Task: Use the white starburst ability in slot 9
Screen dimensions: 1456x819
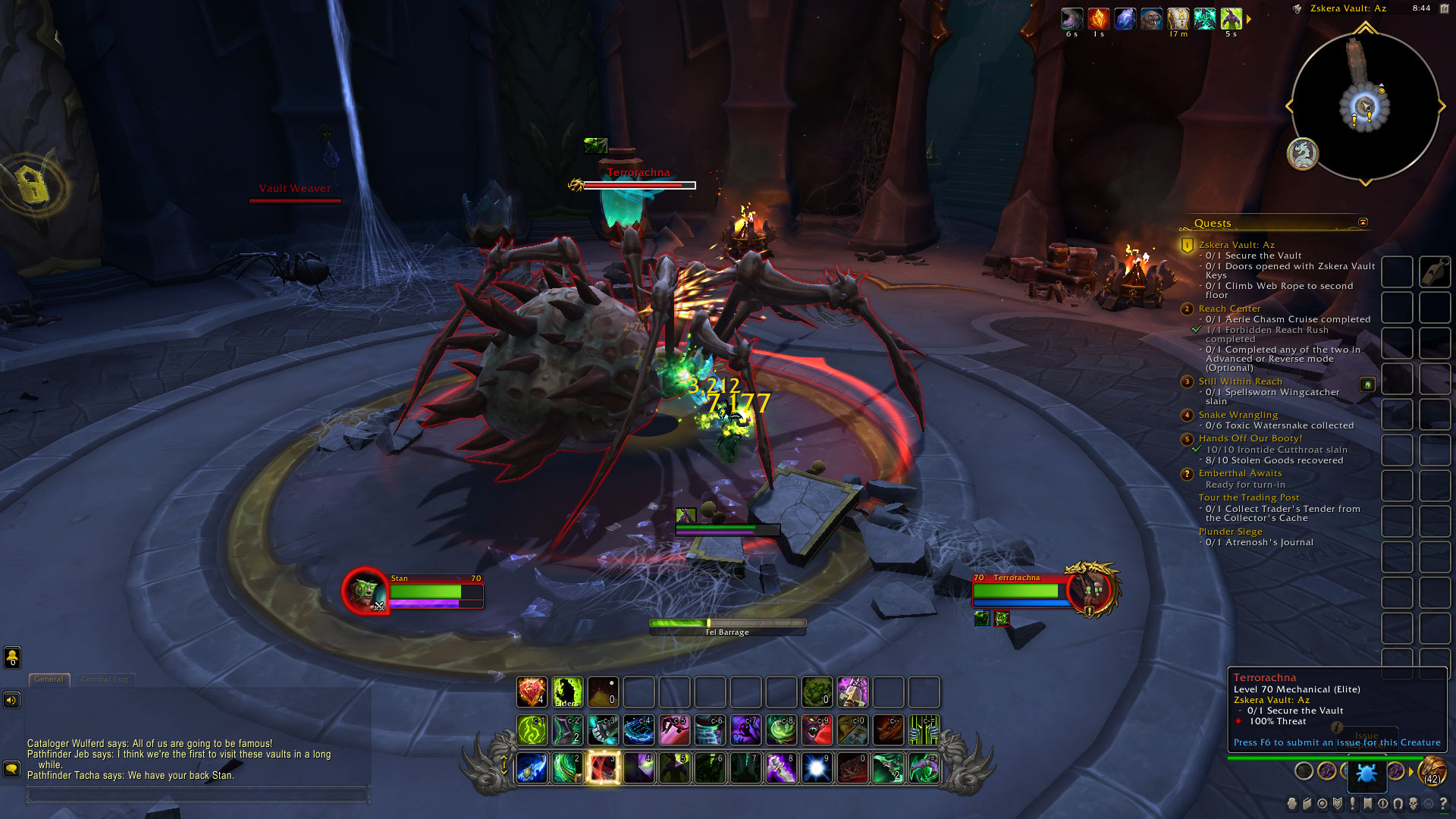Action: coord(817,767)
